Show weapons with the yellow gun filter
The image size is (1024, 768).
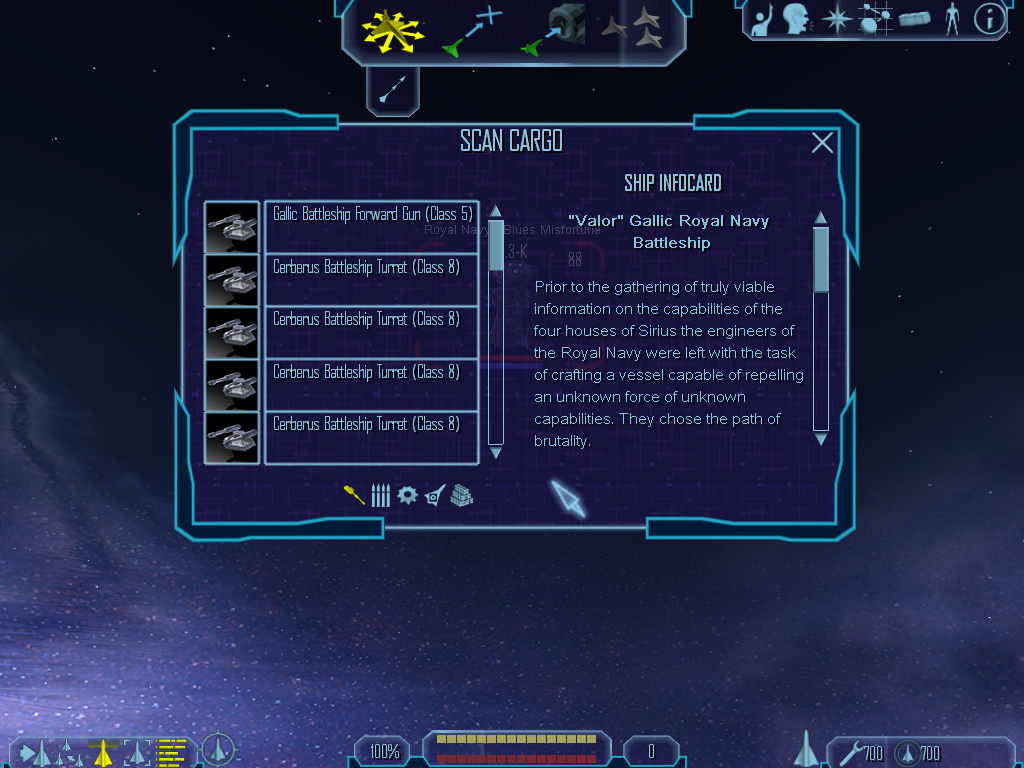point(354,495)
